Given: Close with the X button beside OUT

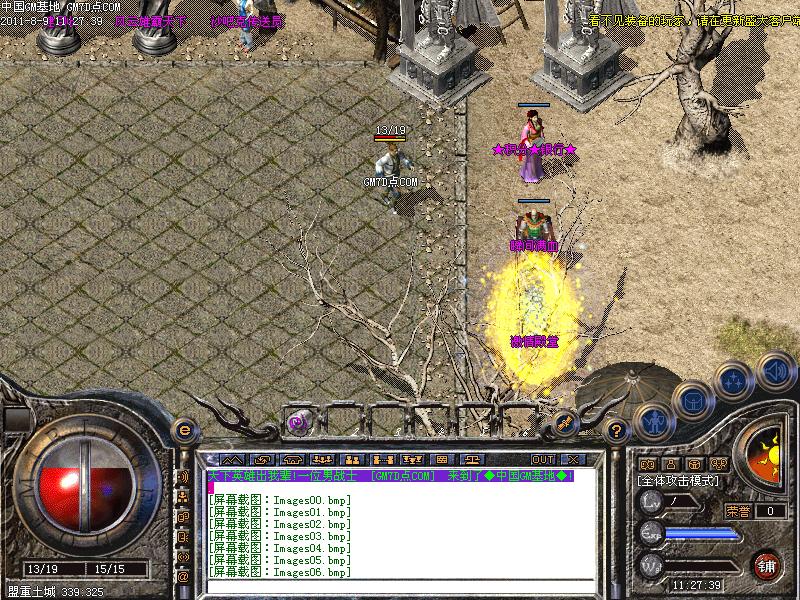Looking at the screenshot, I should pos(573,459).
